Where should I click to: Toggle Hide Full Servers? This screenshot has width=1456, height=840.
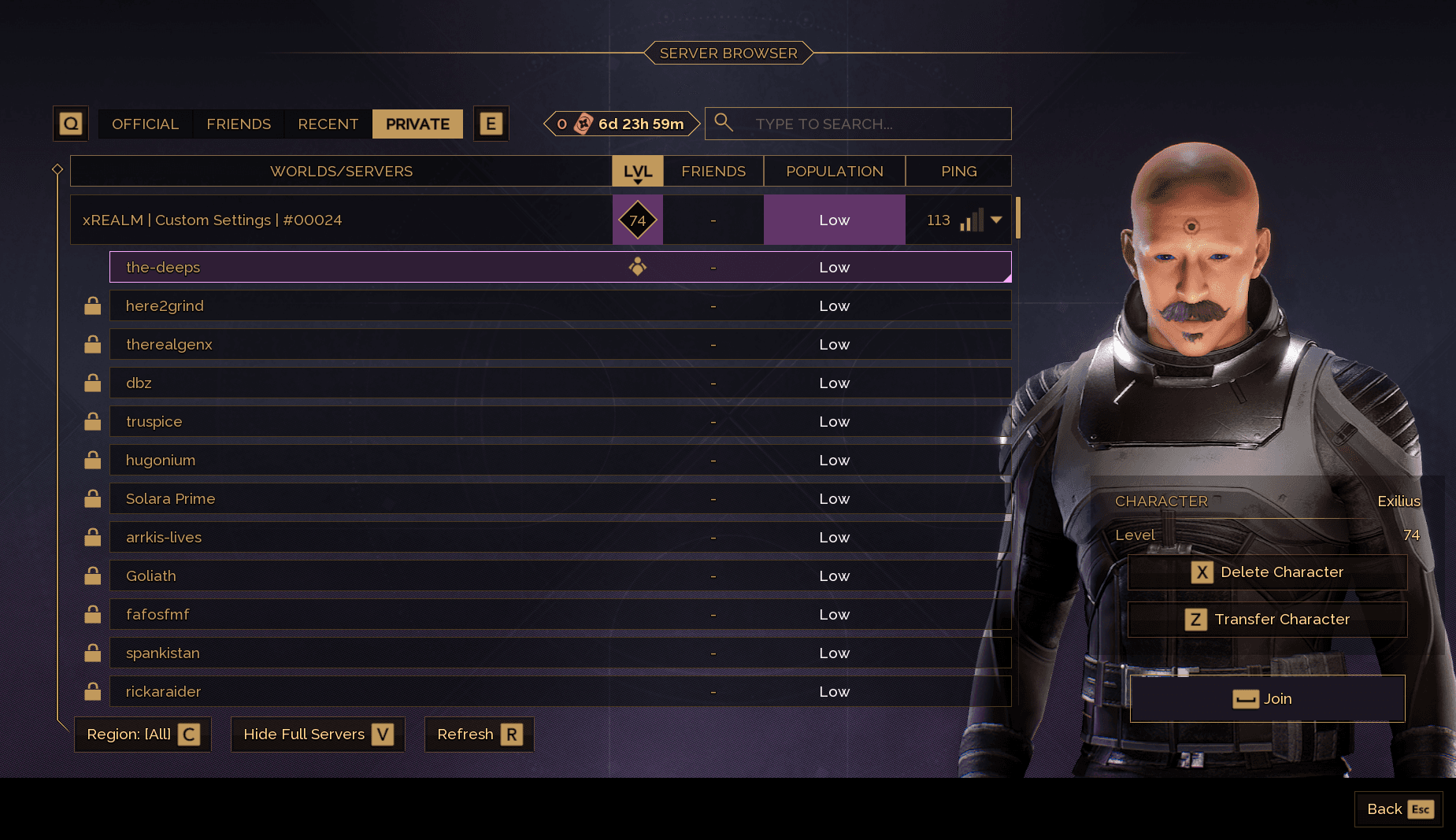pos(317,735)
